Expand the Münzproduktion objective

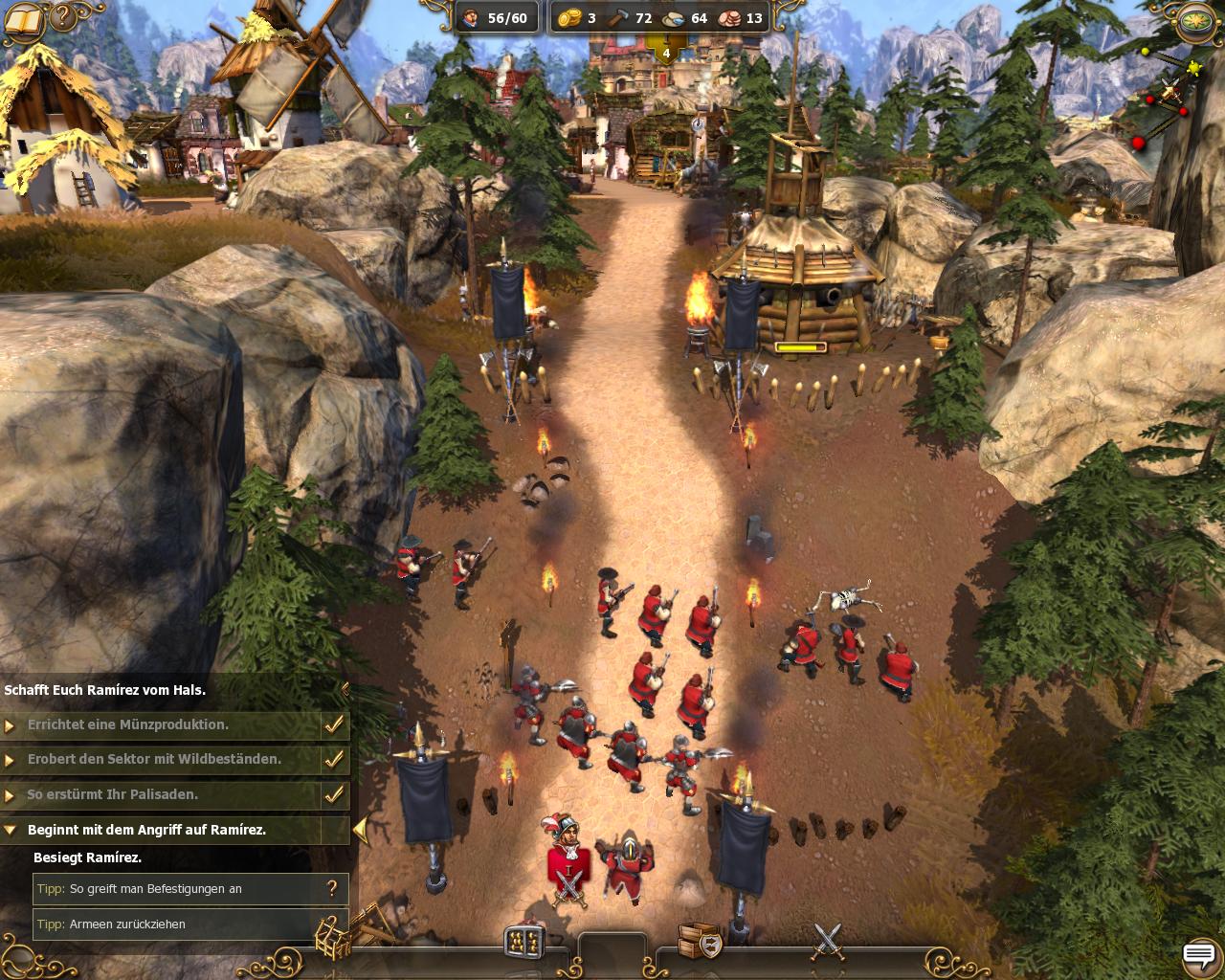11,725
